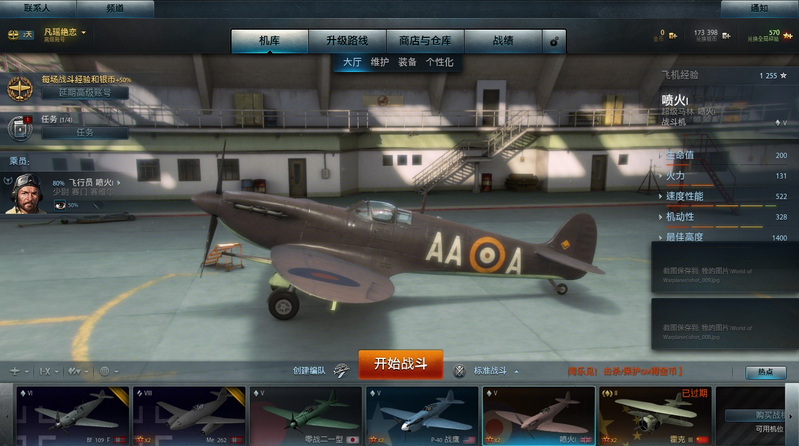
Task: Extend premium account with 延期高级账号
Action: 84,92
